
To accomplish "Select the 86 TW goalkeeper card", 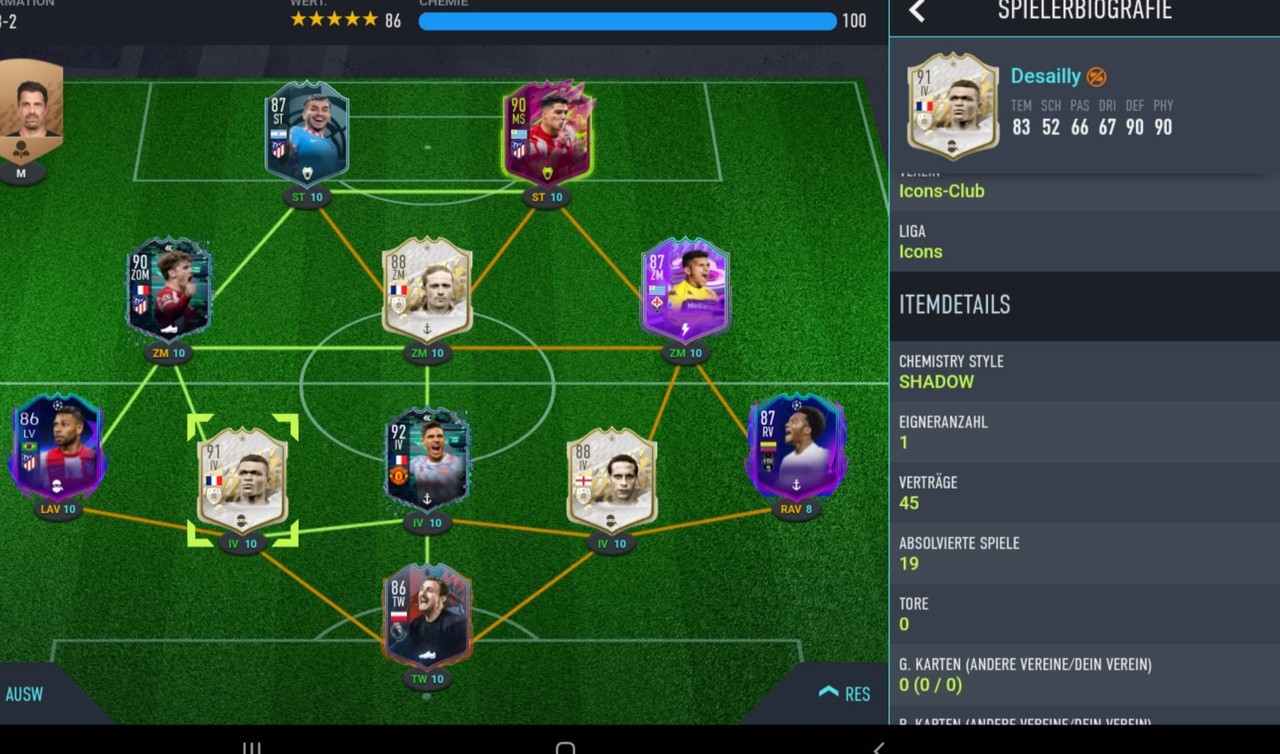I will [427, 615].
